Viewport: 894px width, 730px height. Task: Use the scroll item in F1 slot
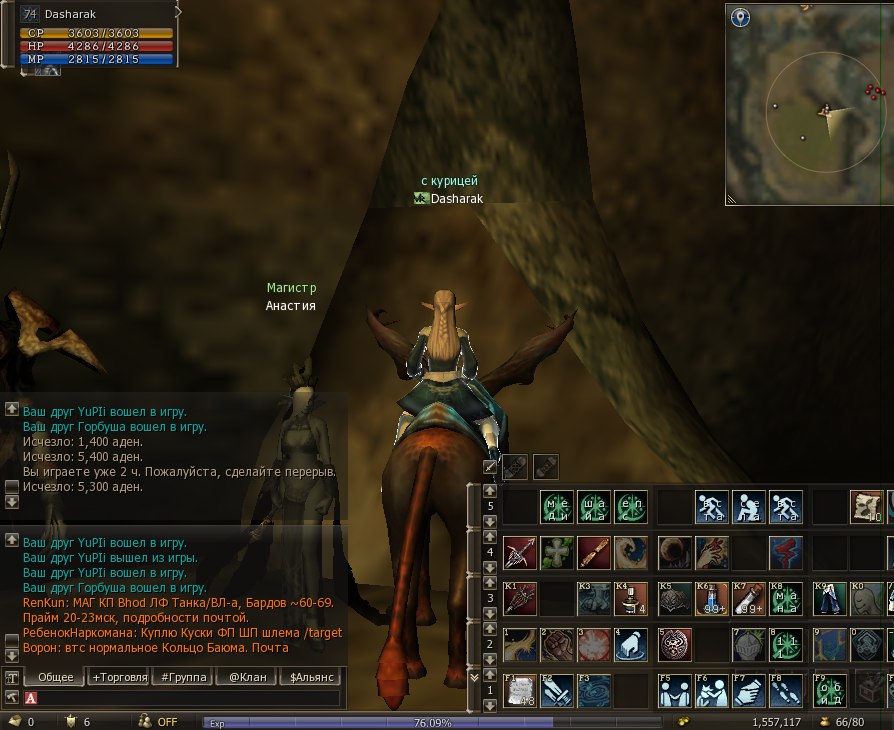coord(519,691)
